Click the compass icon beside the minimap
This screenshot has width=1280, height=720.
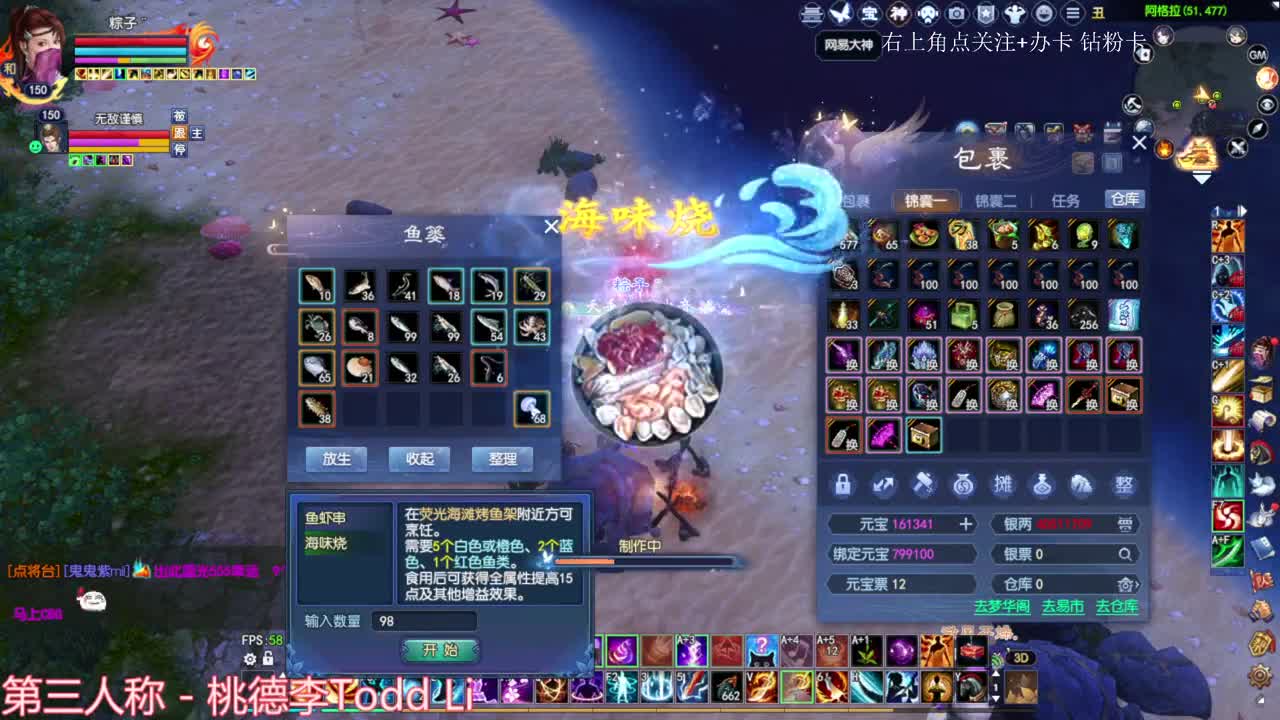click(1257, 128)
